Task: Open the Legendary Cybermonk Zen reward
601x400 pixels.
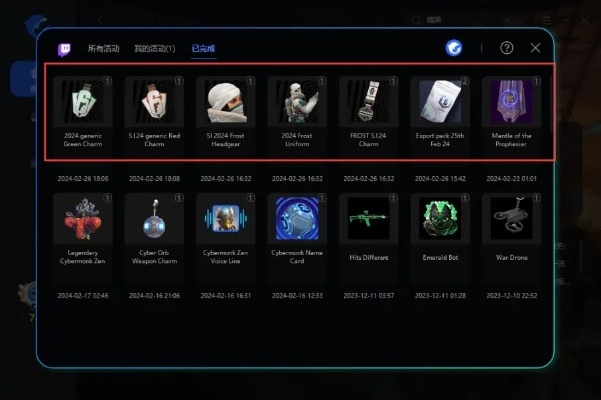Action: pos(83,219)
